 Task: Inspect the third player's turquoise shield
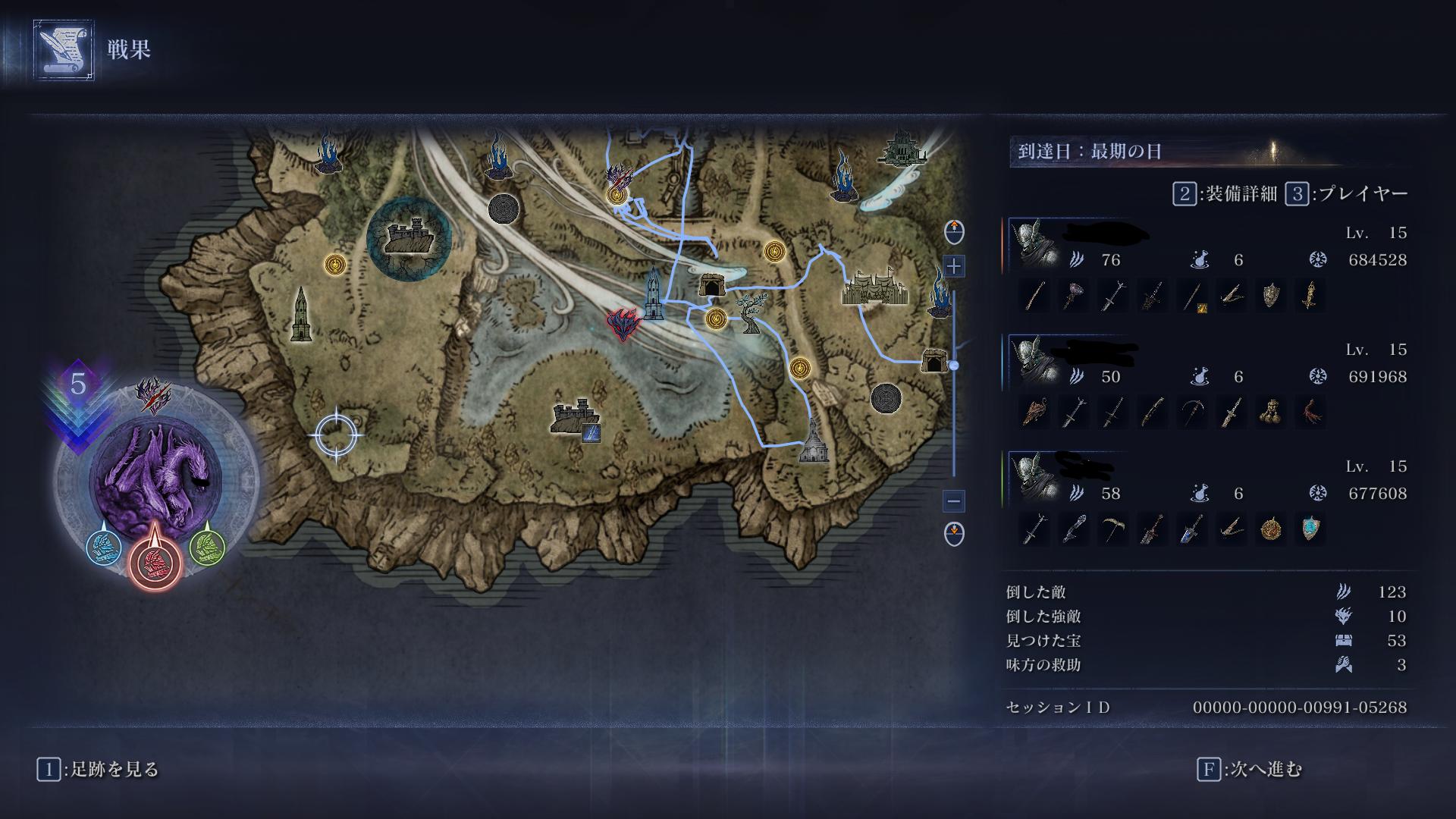[1310, 529]
